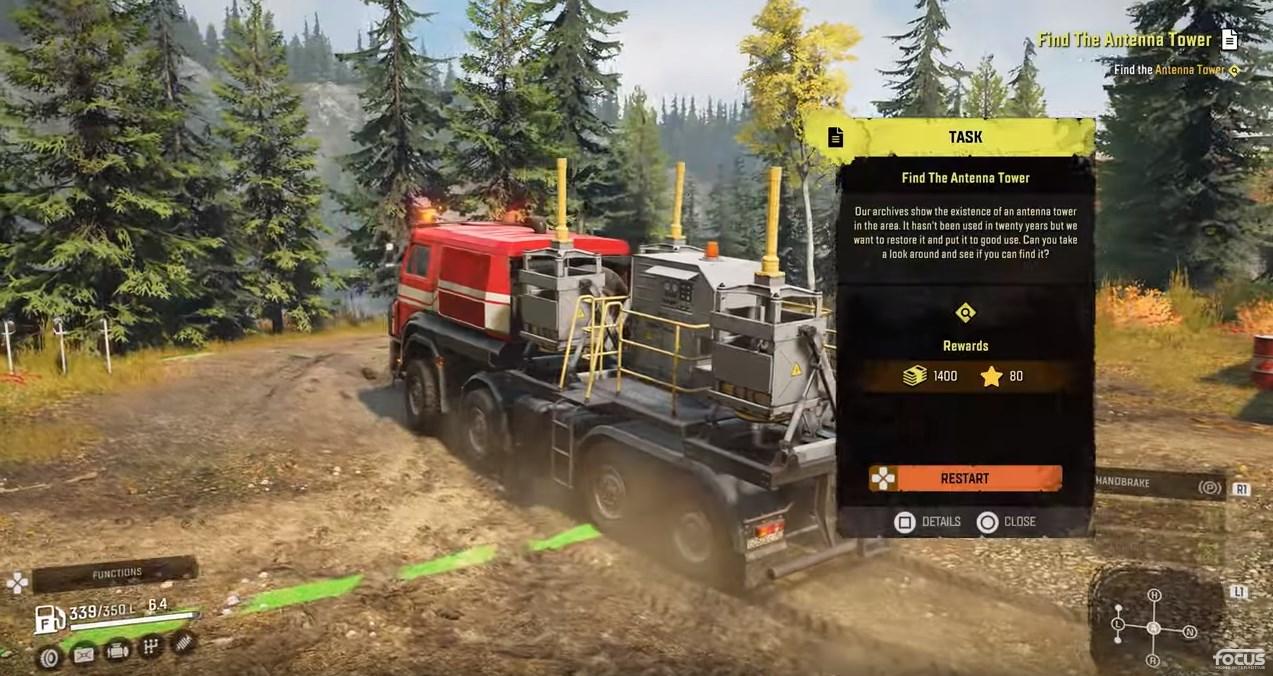Viewport: 1273px width, 676px height.
Task: Shift to Low gear (L)
Action: [1118, 626]
